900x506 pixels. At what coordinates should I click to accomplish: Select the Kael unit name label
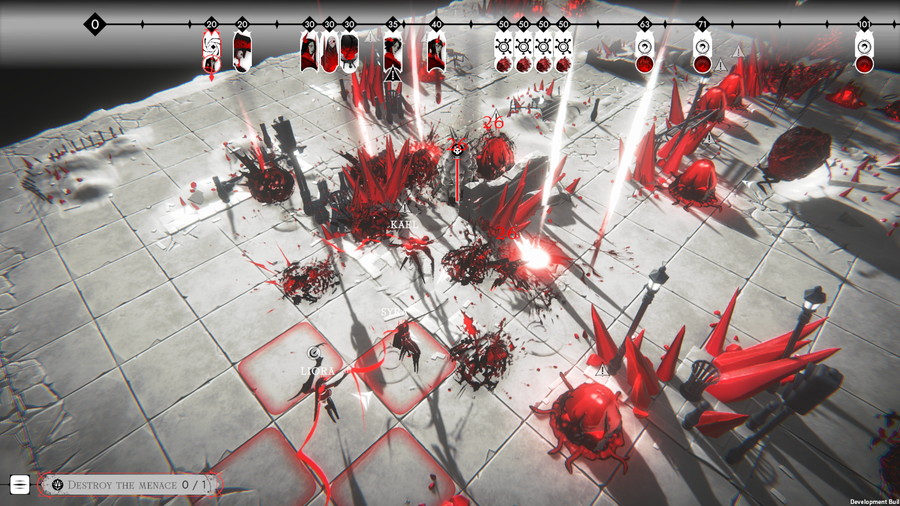pos(403,224)
